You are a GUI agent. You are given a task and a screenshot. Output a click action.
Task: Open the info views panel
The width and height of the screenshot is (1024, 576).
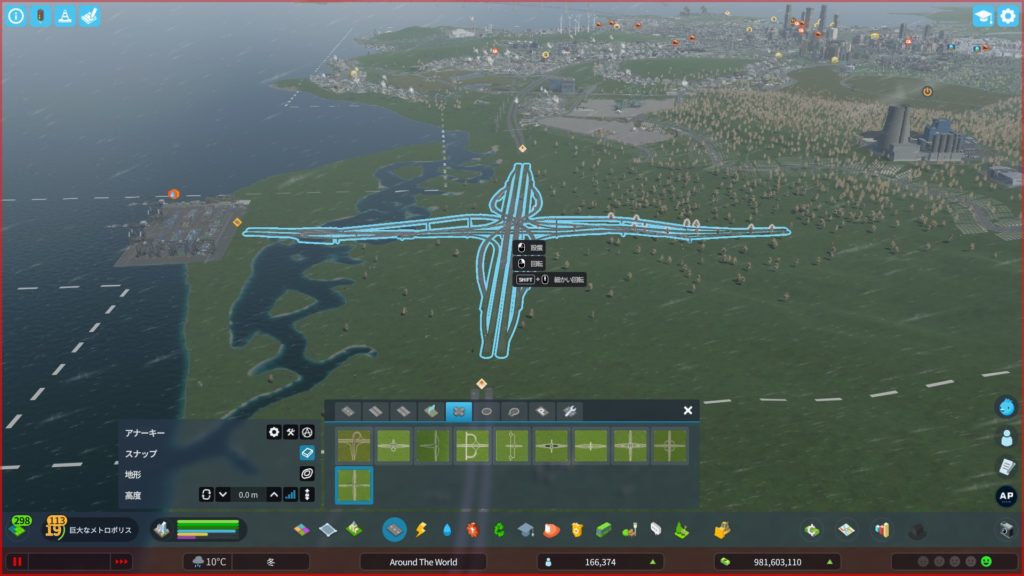click(16, 16)
